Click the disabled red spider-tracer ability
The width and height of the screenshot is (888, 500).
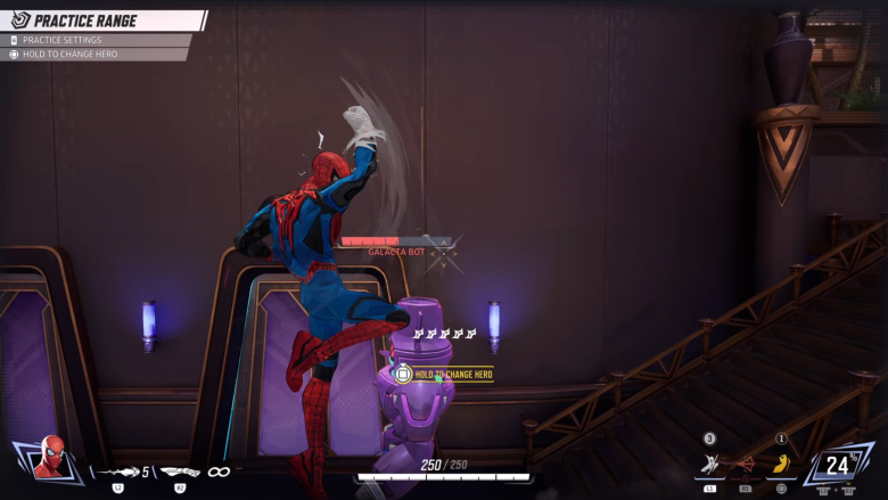click(745, 463)
